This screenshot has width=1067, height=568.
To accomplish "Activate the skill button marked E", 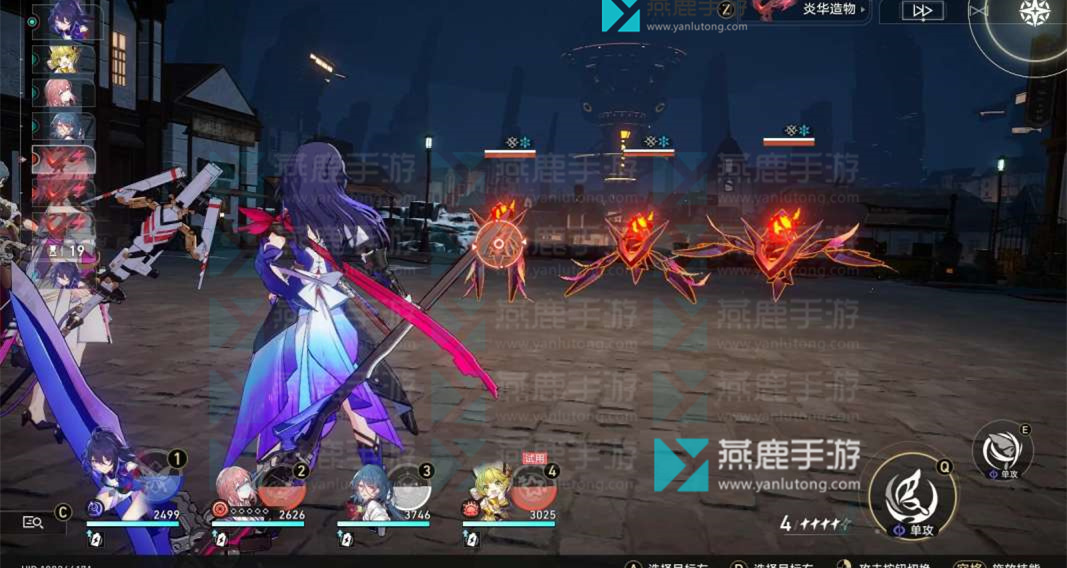I will (1002, 452).
